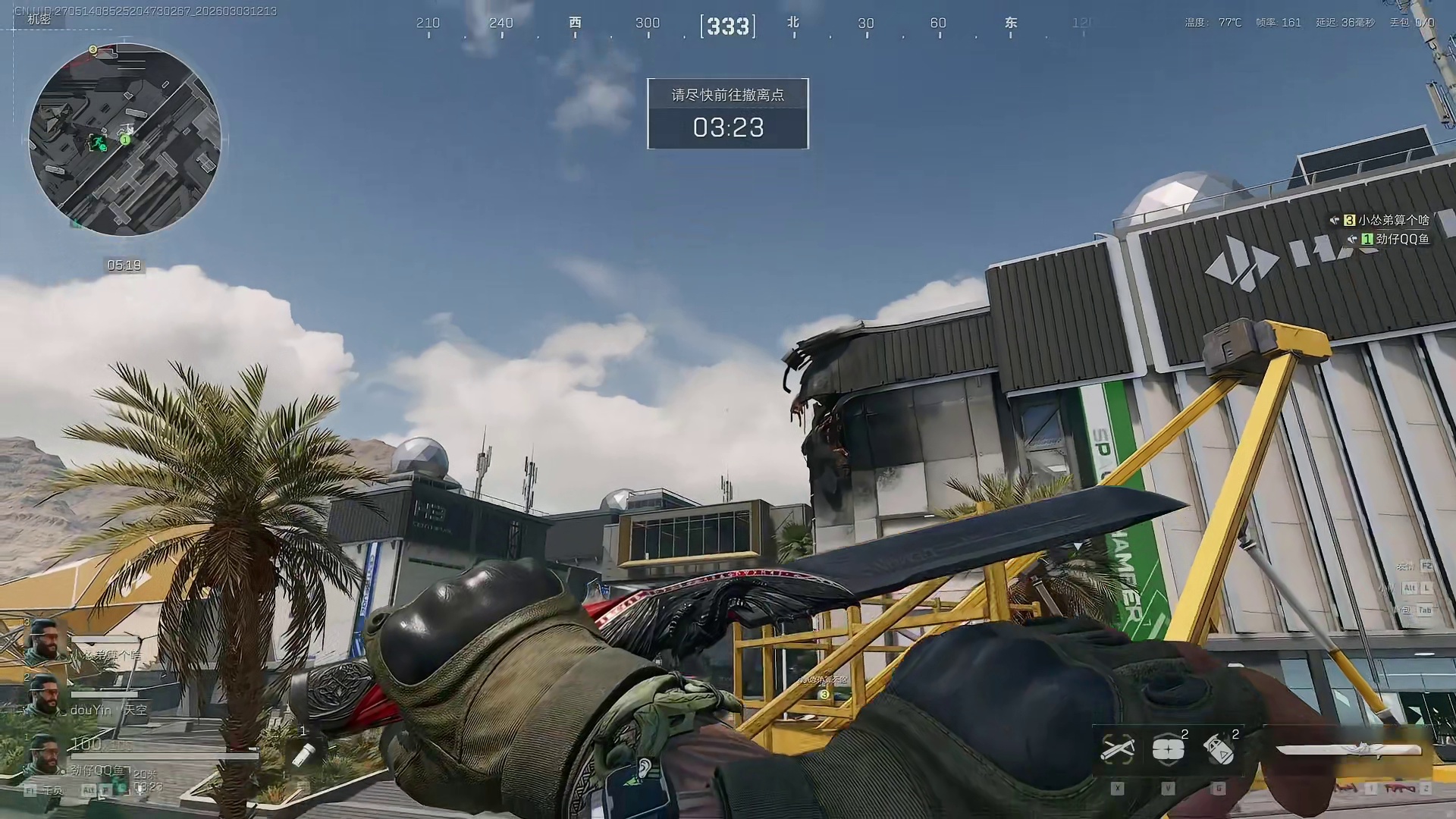Choose the tactical item with two charges

1169,749
